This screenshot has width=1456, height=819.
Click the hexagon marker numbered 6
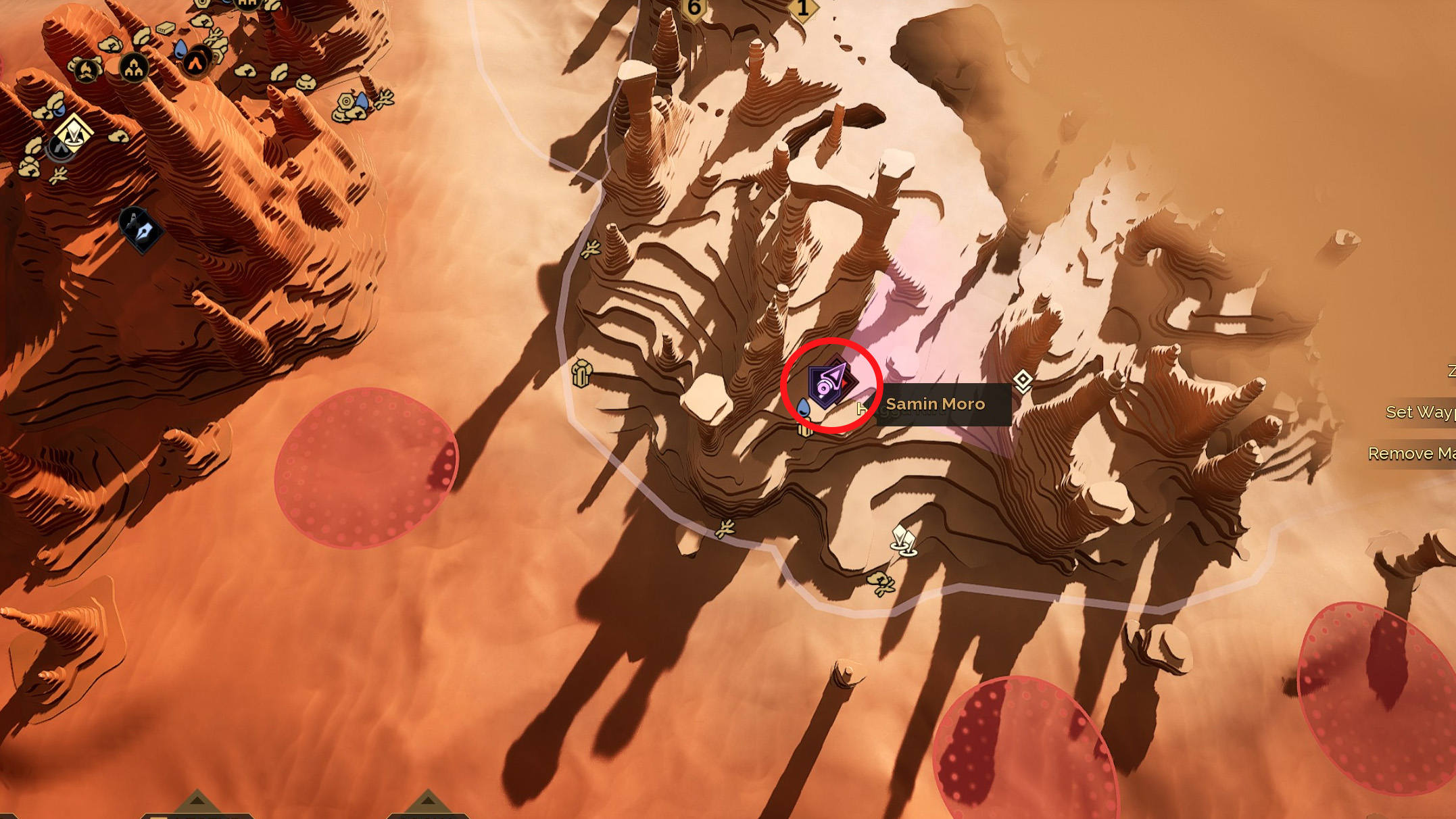coord(694,8)
